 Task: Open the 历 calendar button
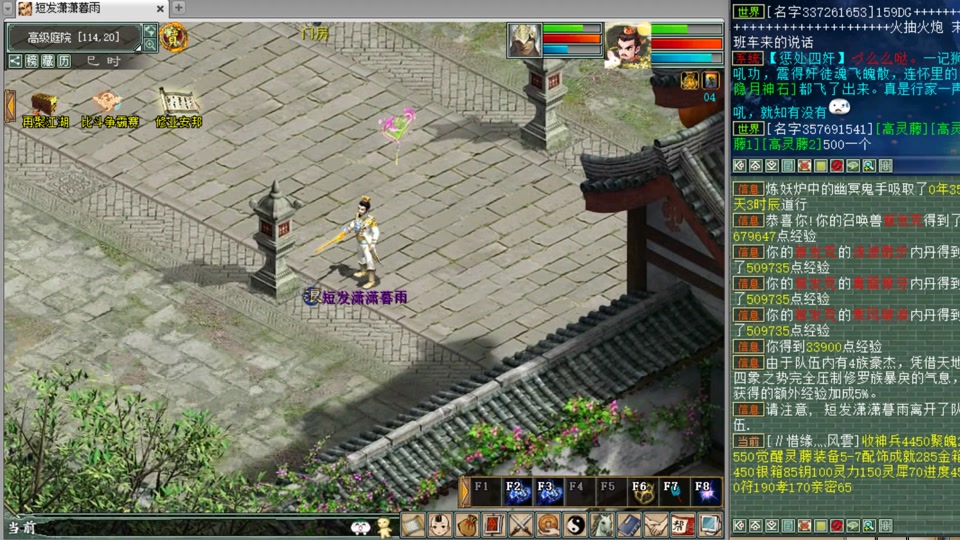pyautogui.click(x=64, y=61)
